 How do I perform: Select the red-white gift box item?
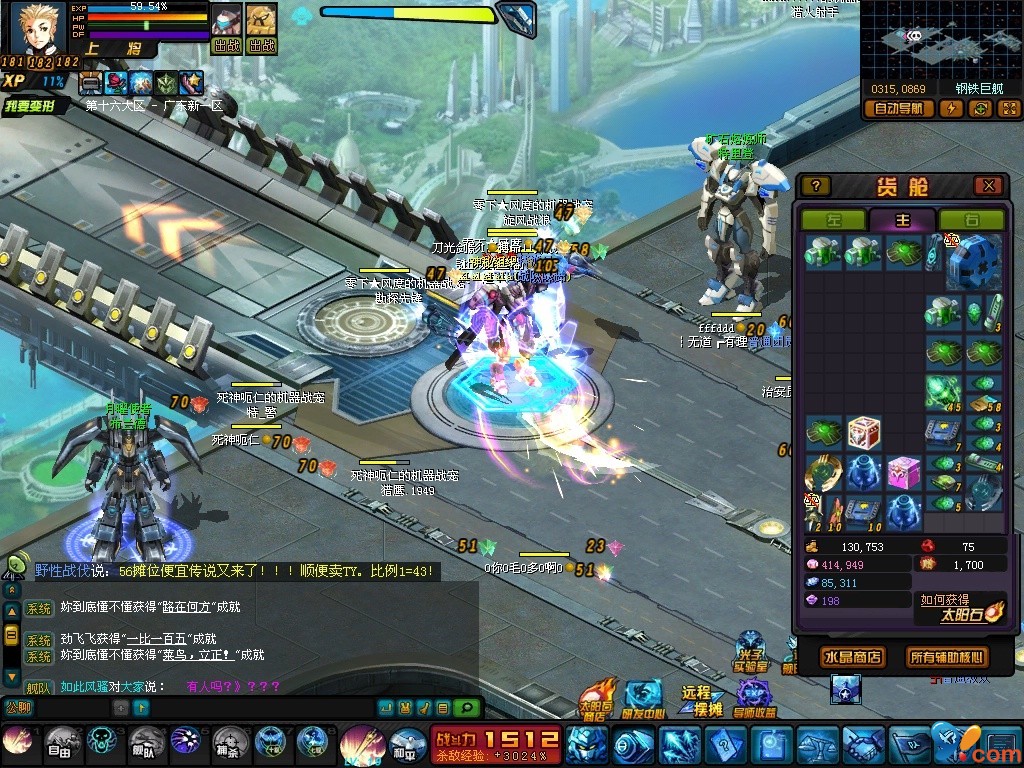tap(863, 433)
